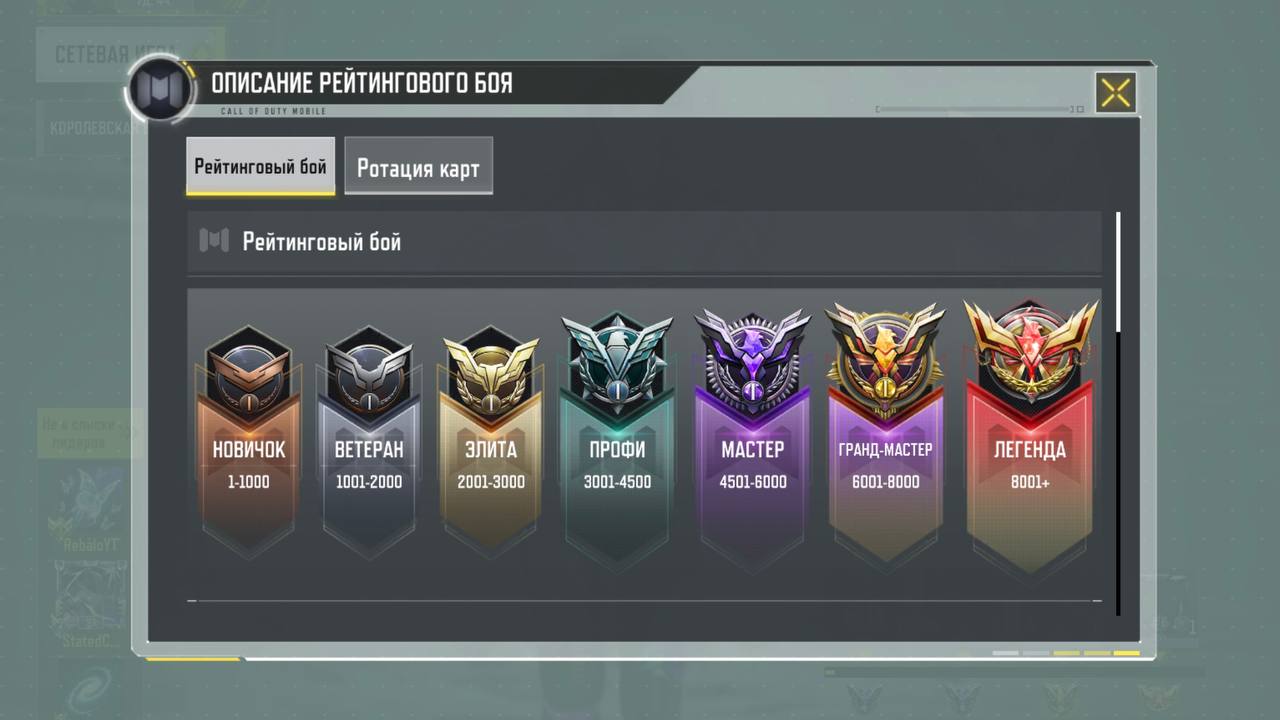
Task: Select the Рейтинговый бой tab
Action: coord(260,166)
